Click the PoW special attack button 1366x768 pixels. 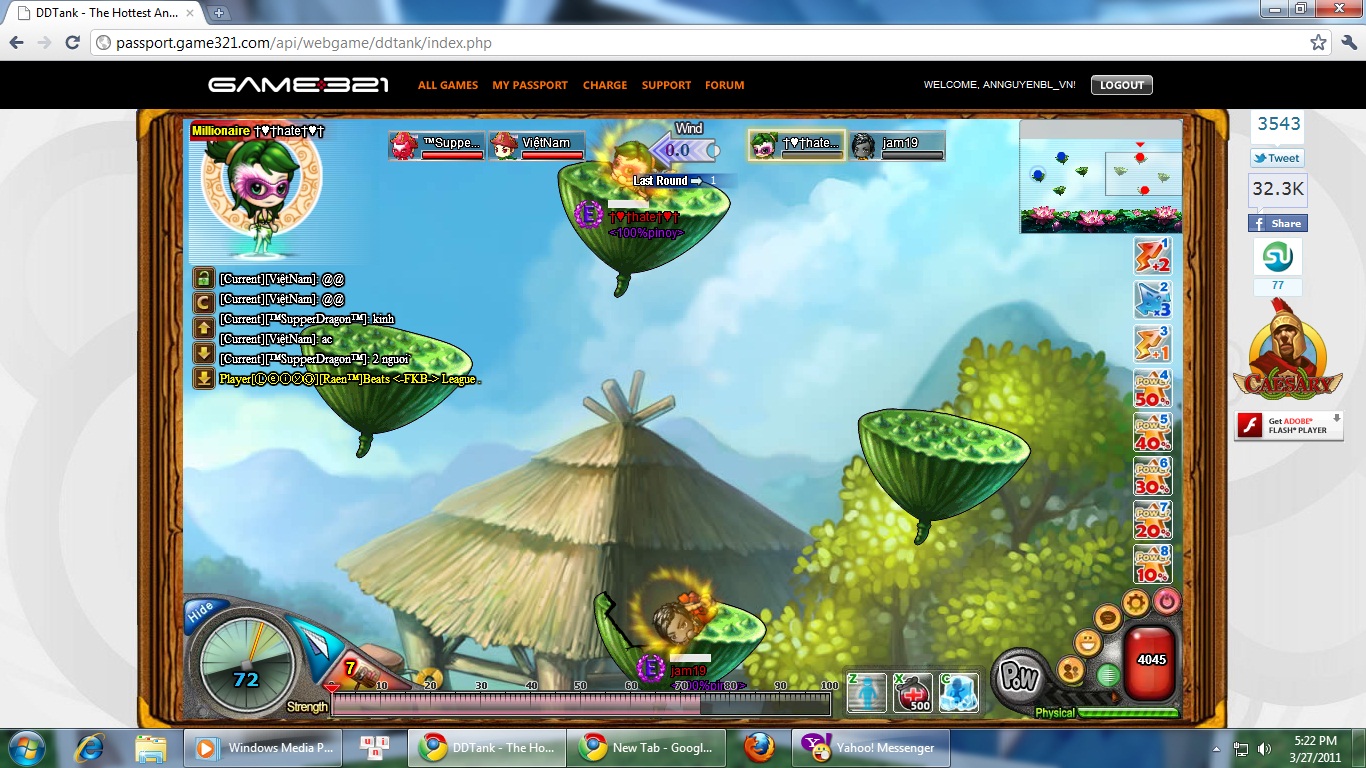(1020, 677)
